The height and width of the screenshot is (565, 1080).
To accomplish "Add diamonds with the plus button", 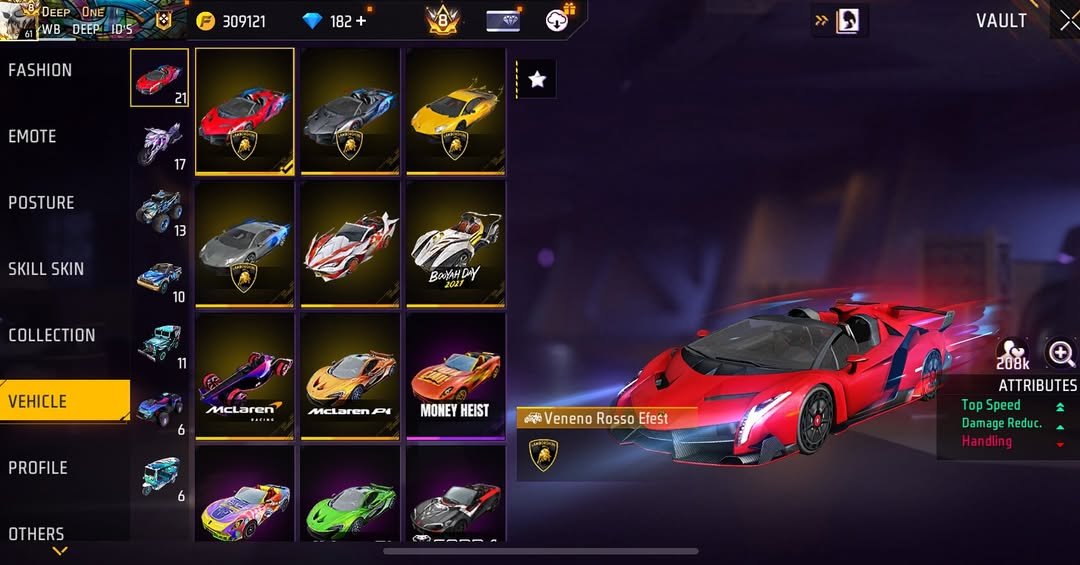I will pyautogui.click(x=361, y=21).
